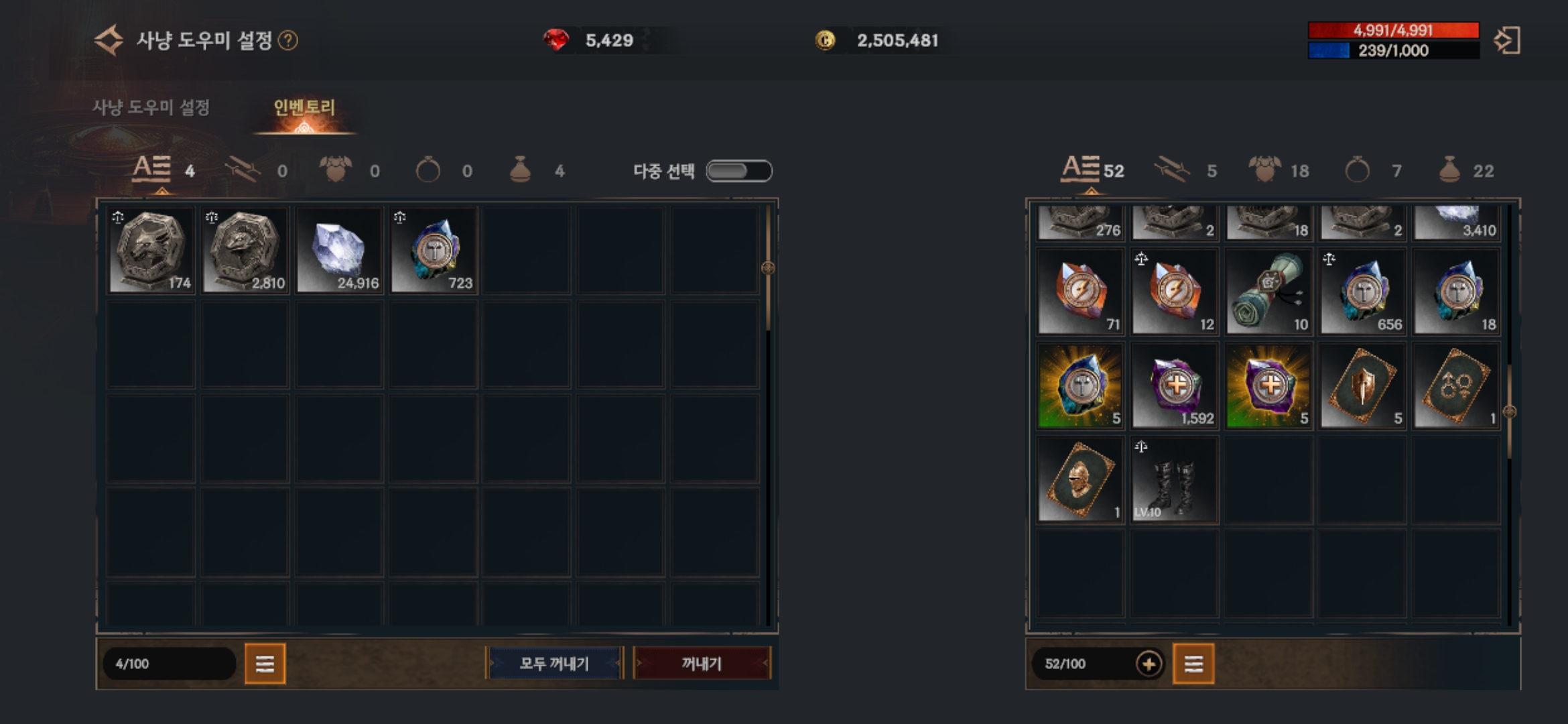Viewport: 1568px width, 724px height.
Task: Click the 모두 꺼내기 button
Action: click(x=554, y=664)
